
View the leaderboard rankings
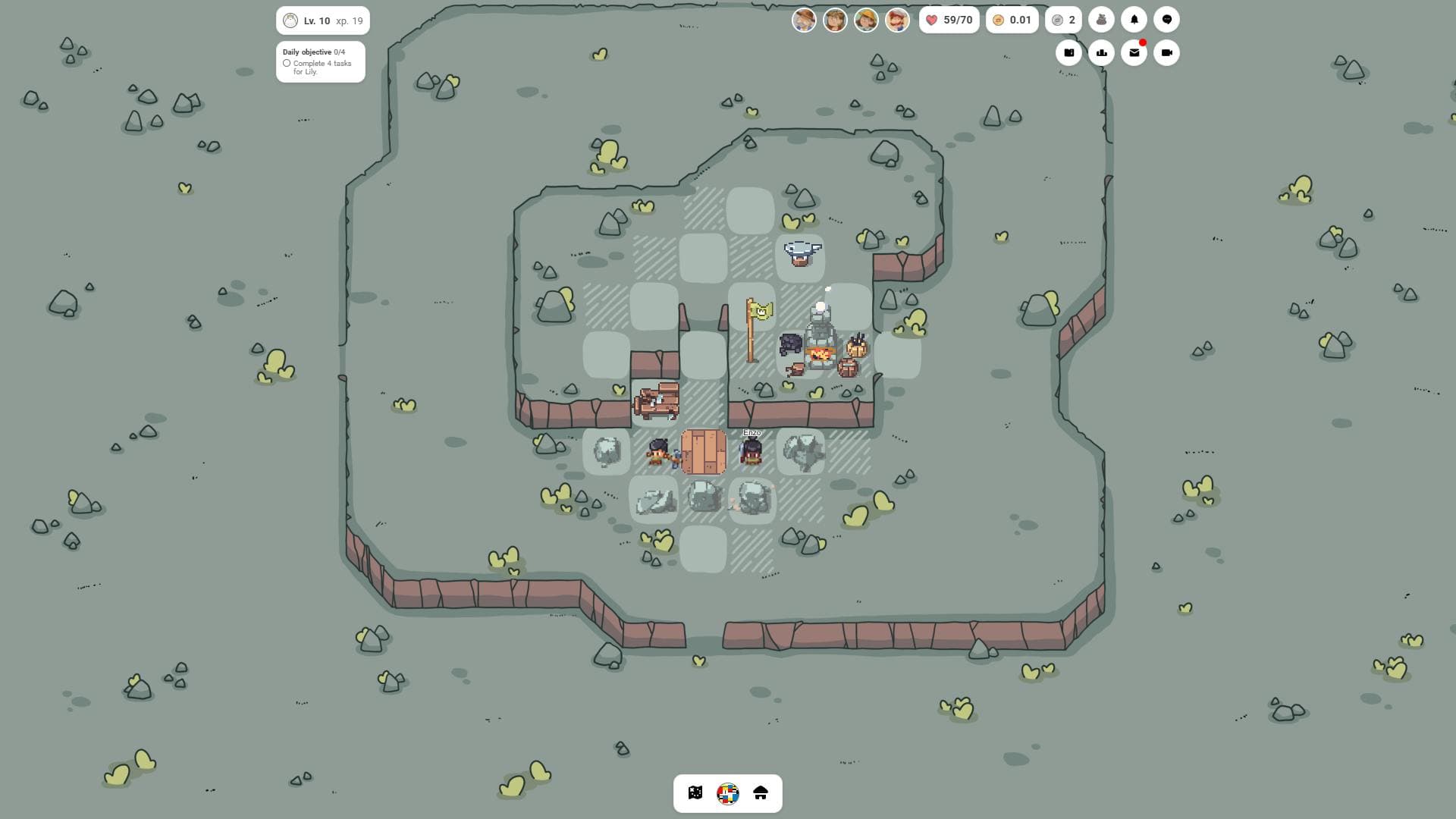(1101, 52)
